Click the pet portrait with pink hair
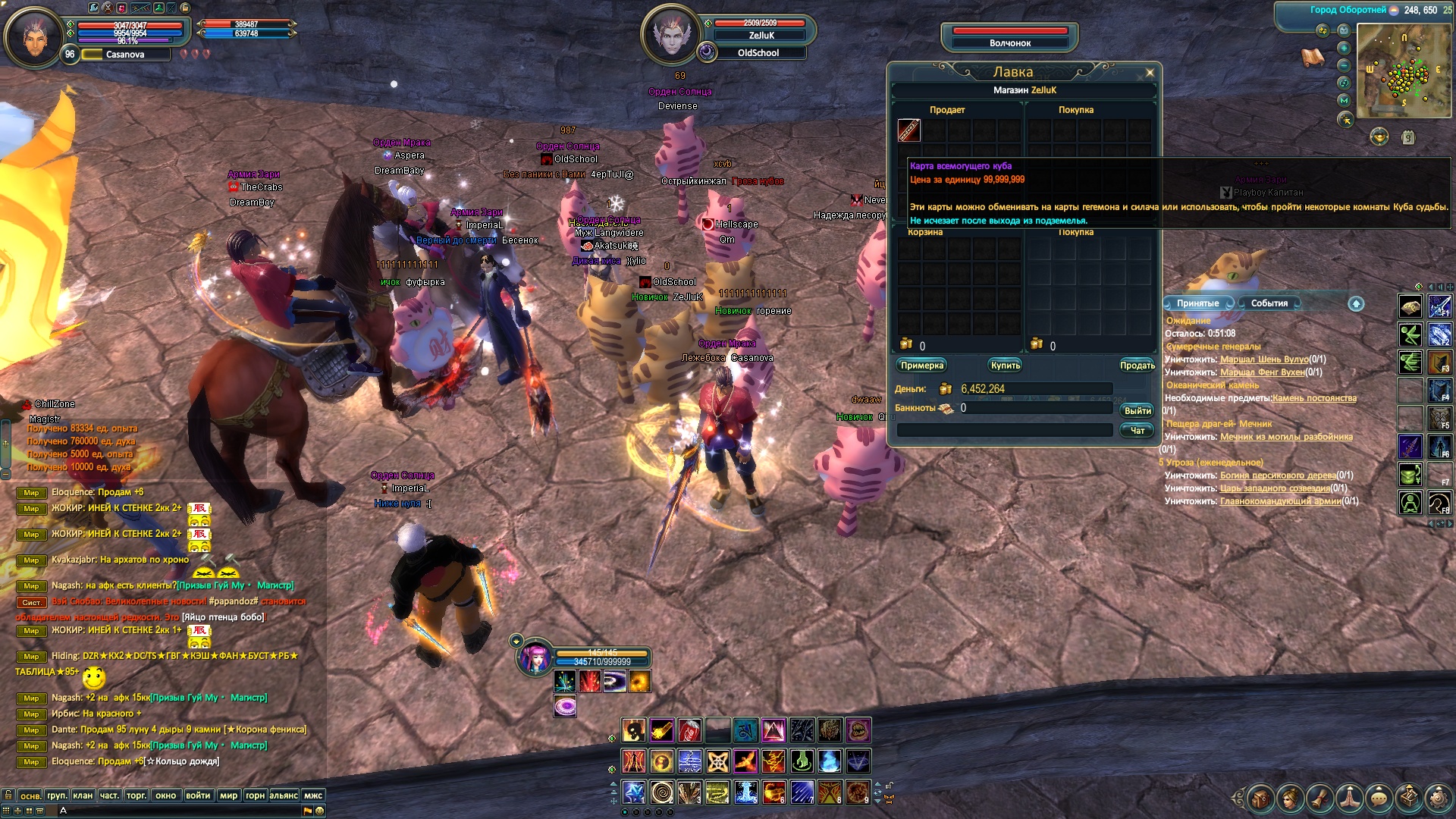 point(535,658)
